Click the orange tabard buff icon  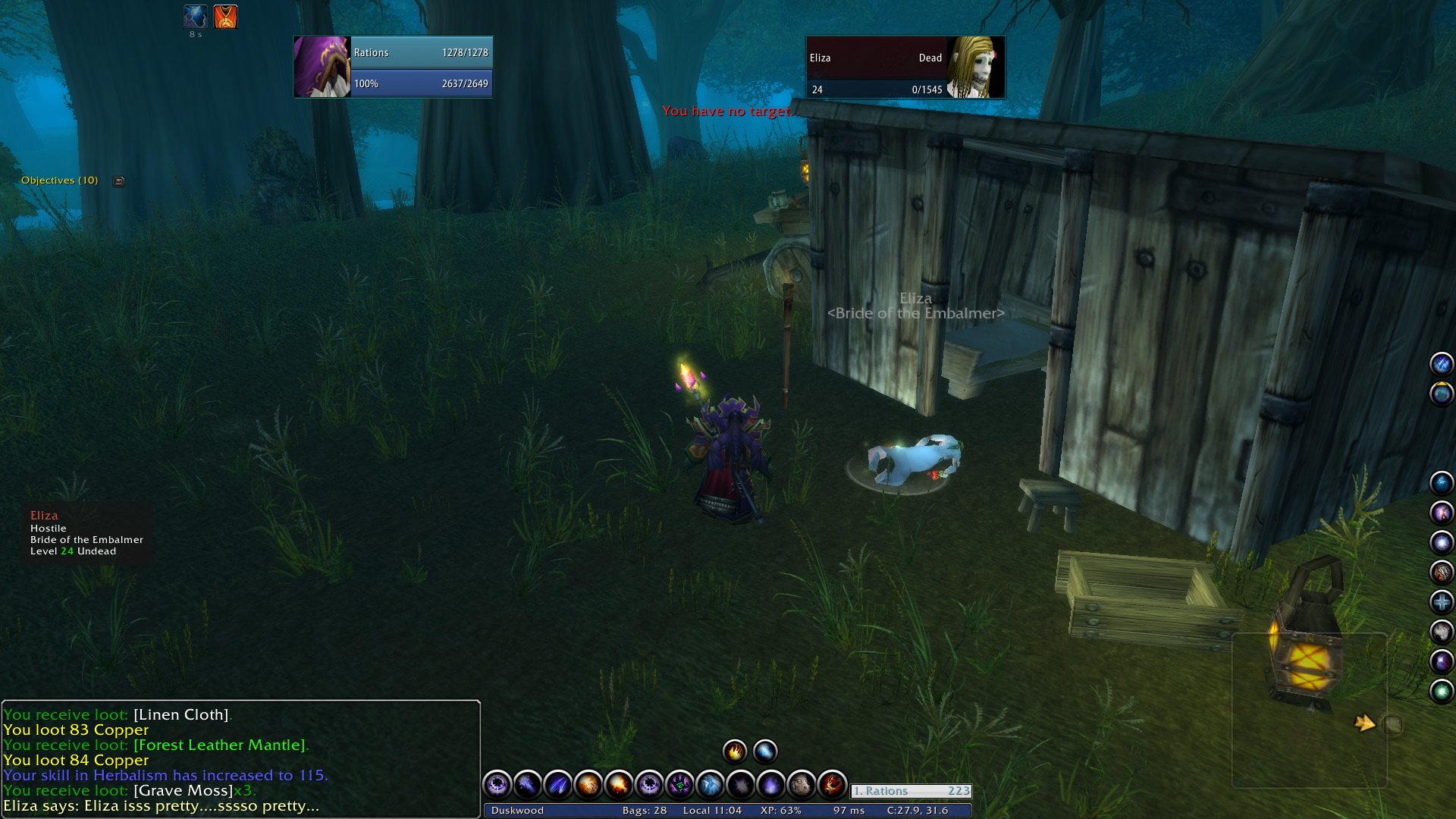point(225,17)
